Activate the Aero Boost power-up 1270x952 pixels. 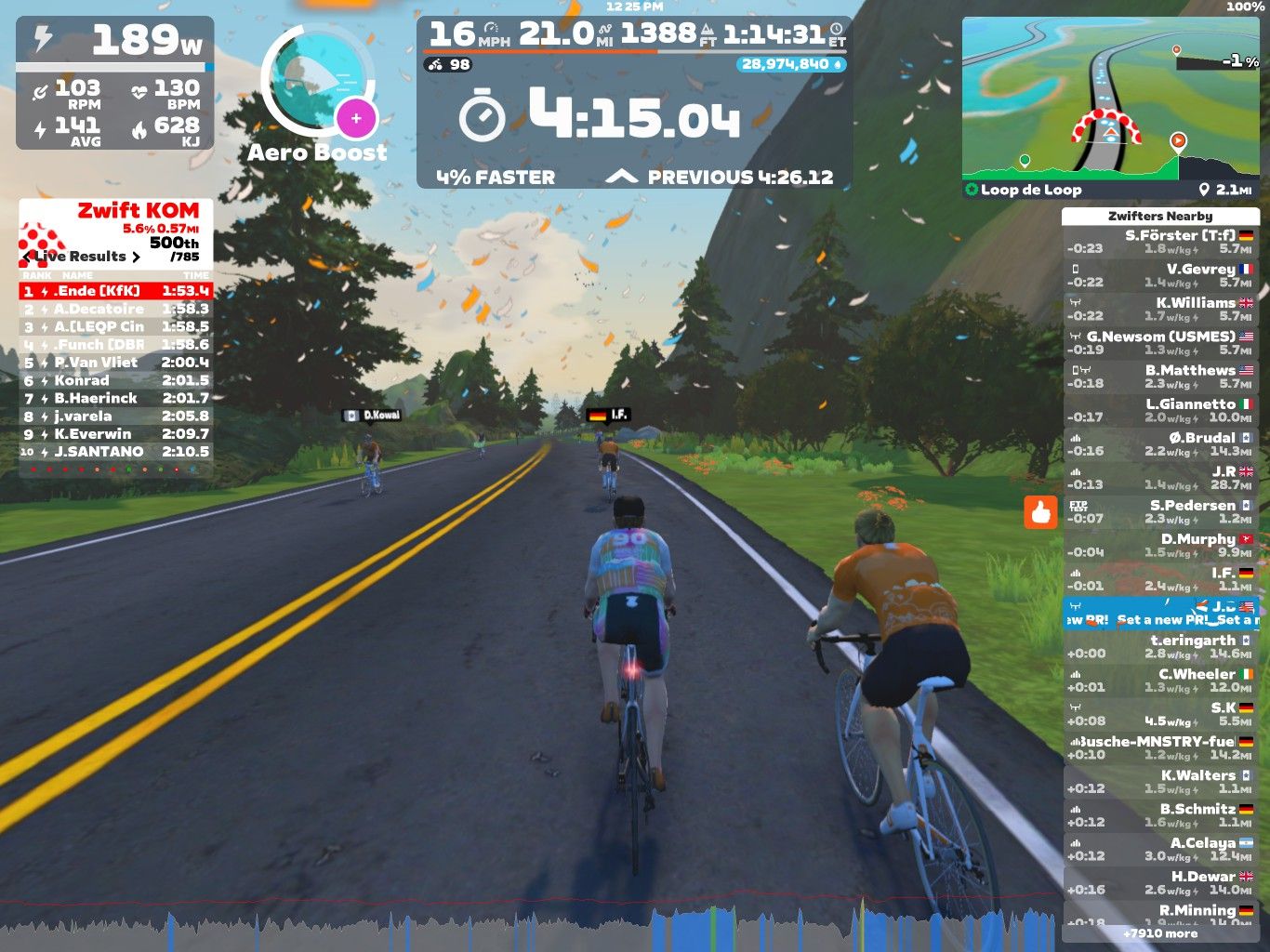coord(318,92)
